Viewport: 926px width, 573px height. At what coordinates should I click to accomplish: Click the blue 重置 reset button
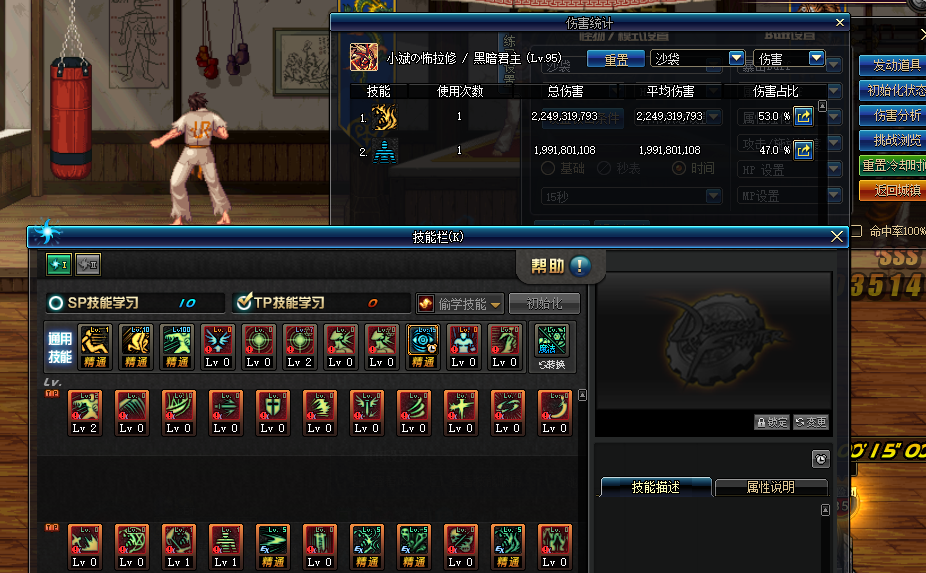coord(615,59)
